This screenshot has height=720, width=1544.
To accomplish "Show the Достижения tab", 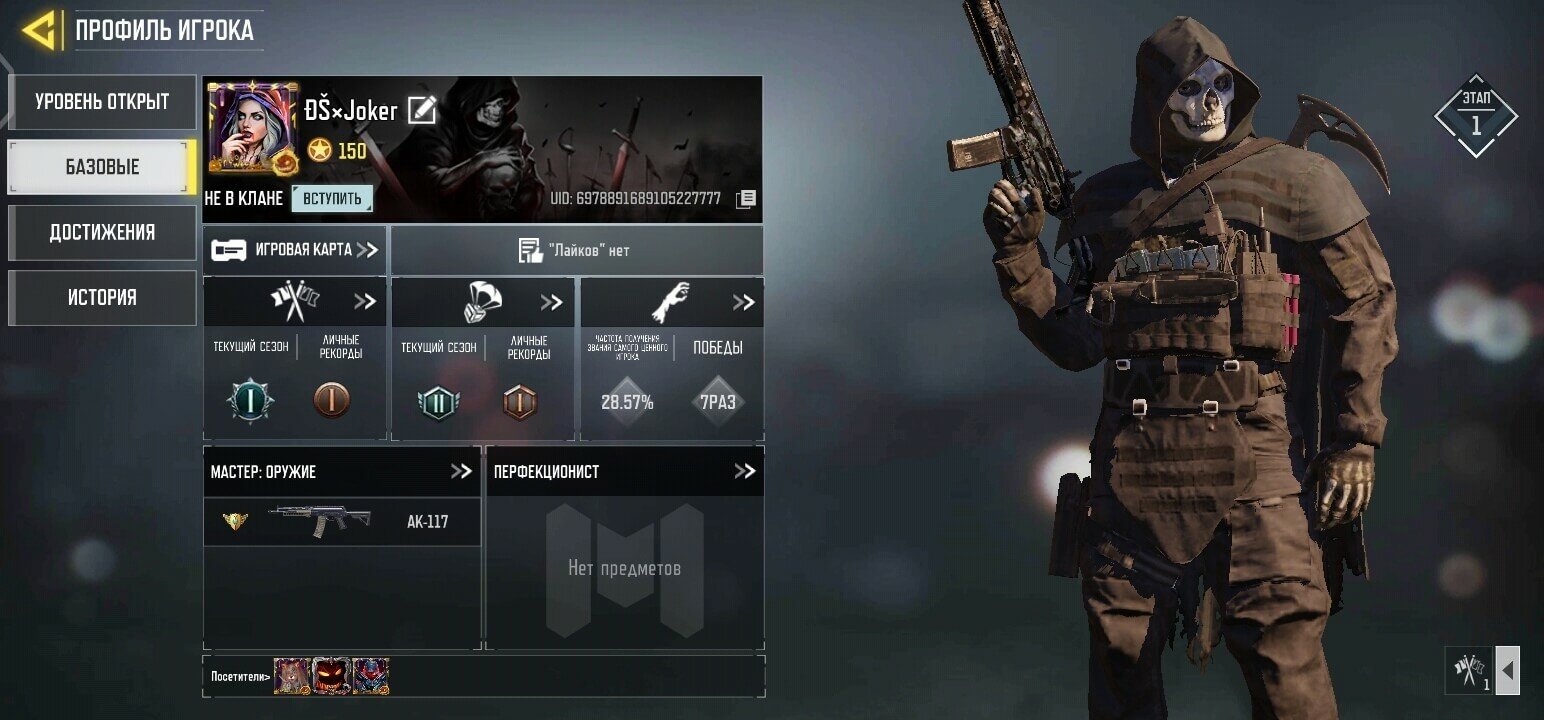I will (x=102, y=232).
